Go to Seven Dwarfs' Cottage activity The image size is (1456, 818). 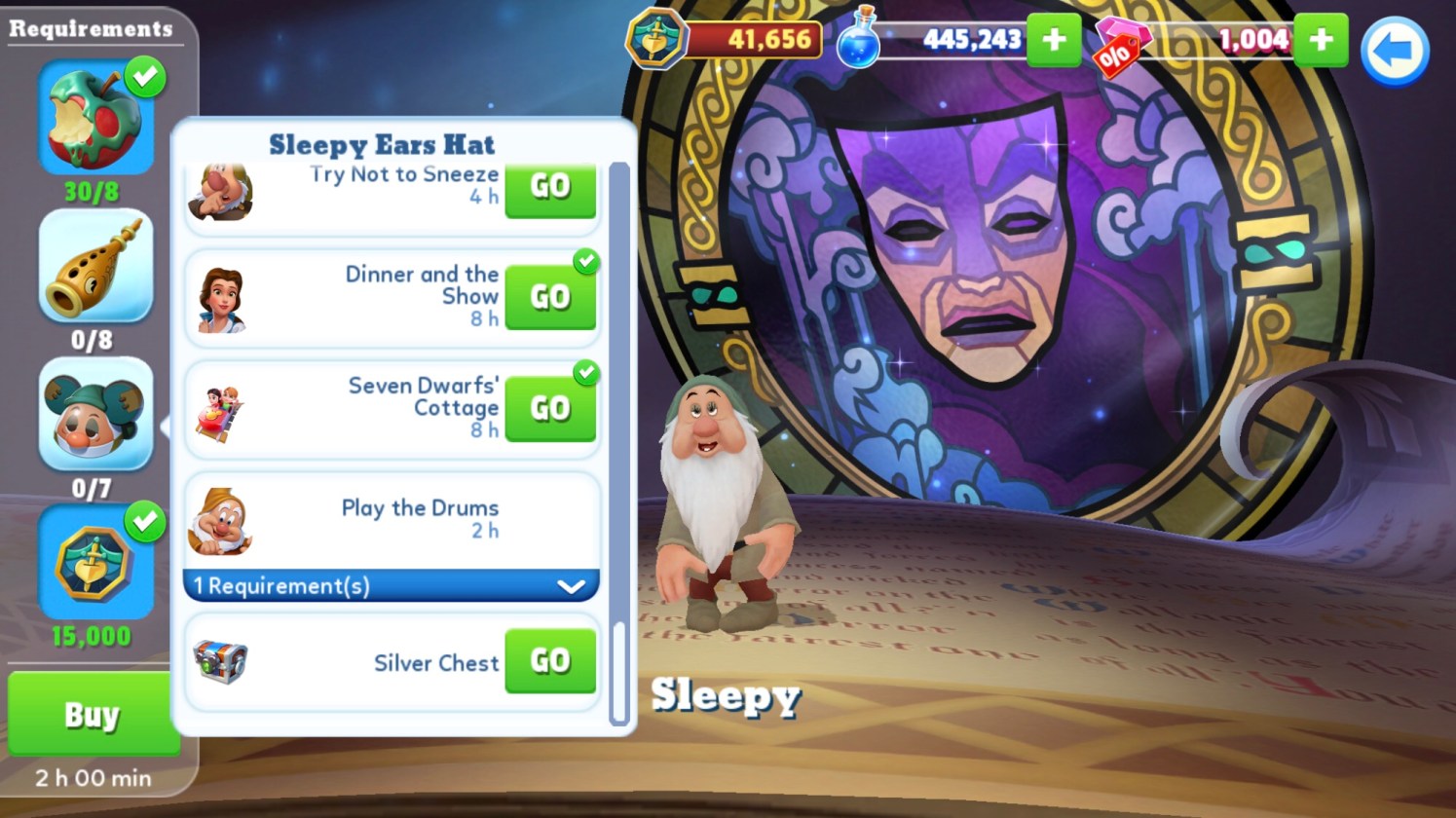click(x=549, y=409)
